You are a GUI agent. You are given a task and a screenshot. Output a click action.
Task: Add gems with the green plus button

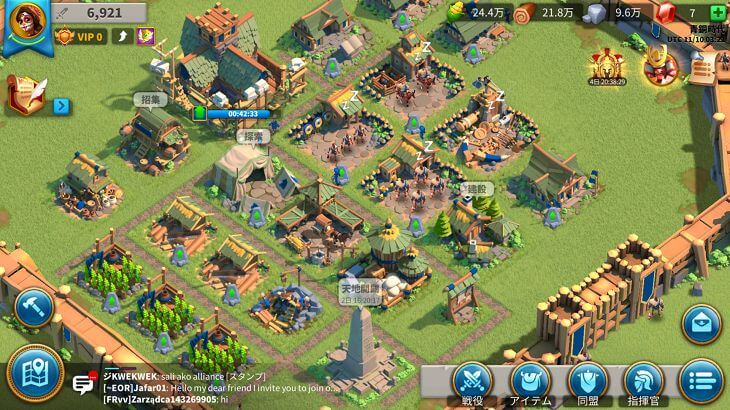point(717,12)
